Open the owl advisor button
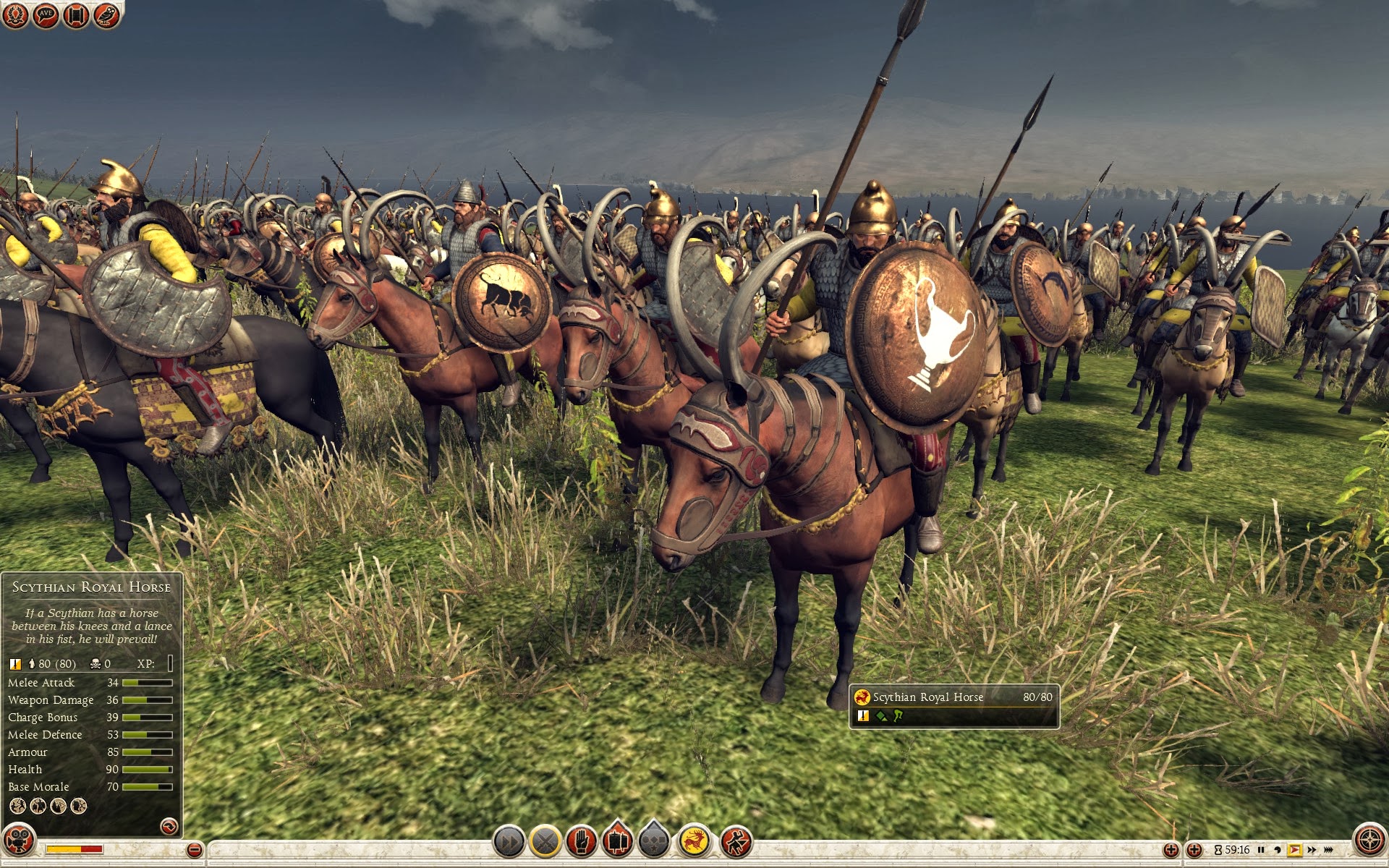The height and width of the screenshot is (868, 1389). point(106,14)
